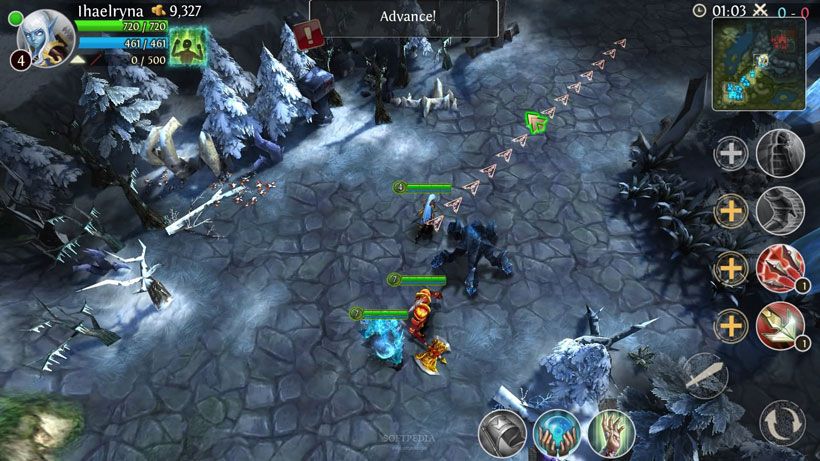
Task: Tap the sword basic attack button
Action: (706, 375)
